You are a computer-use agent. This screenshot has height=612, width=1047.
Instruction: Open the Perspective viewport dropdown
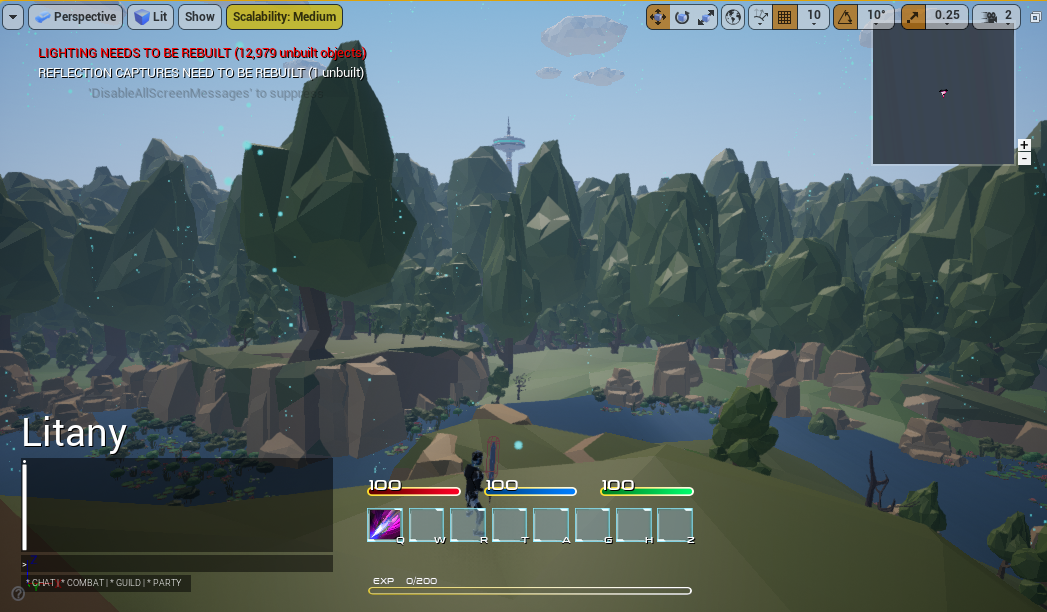pyautogui.click(x=75, y=17)
